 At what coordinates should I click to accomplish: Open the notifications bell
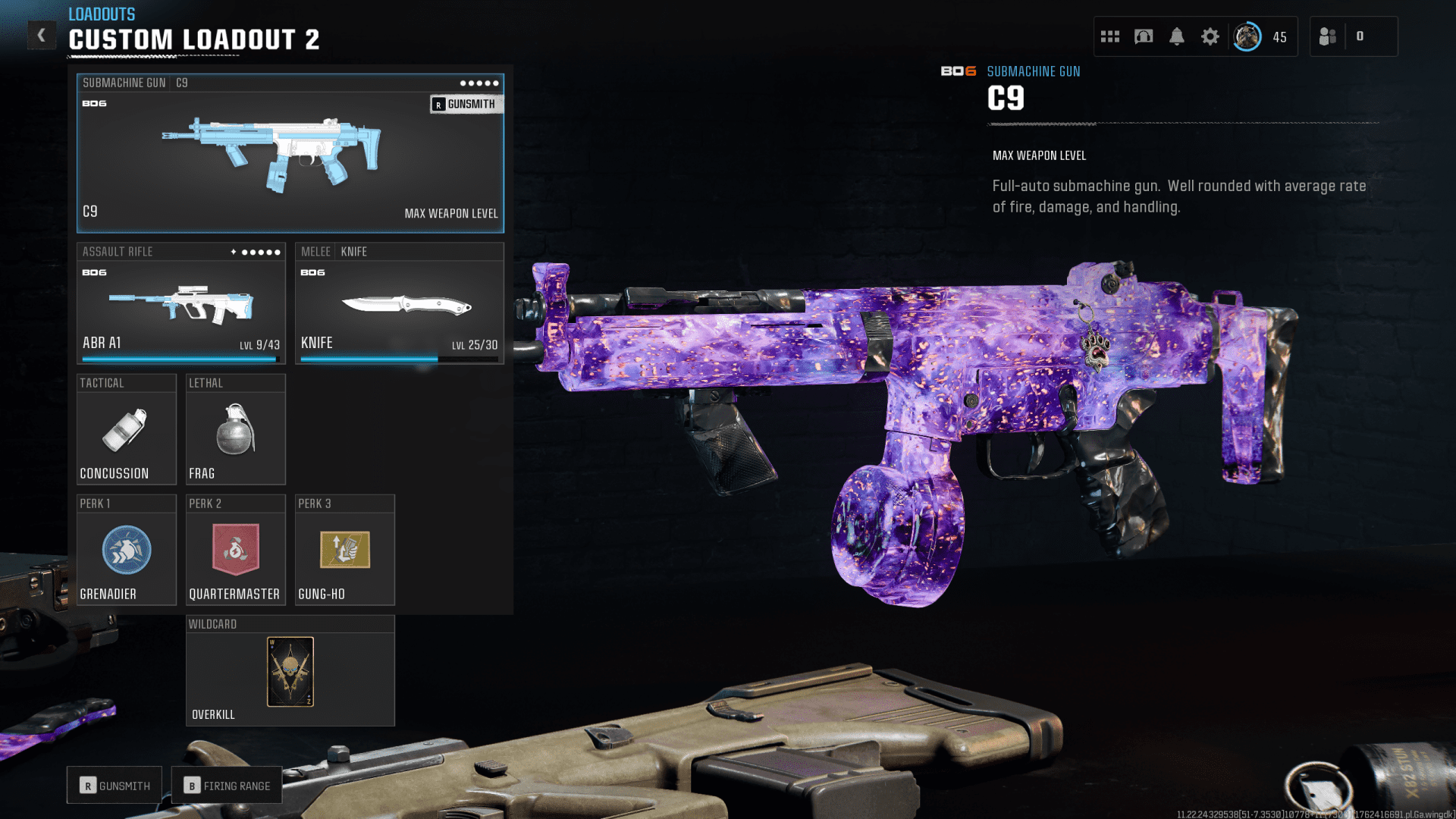[1177, 36]
